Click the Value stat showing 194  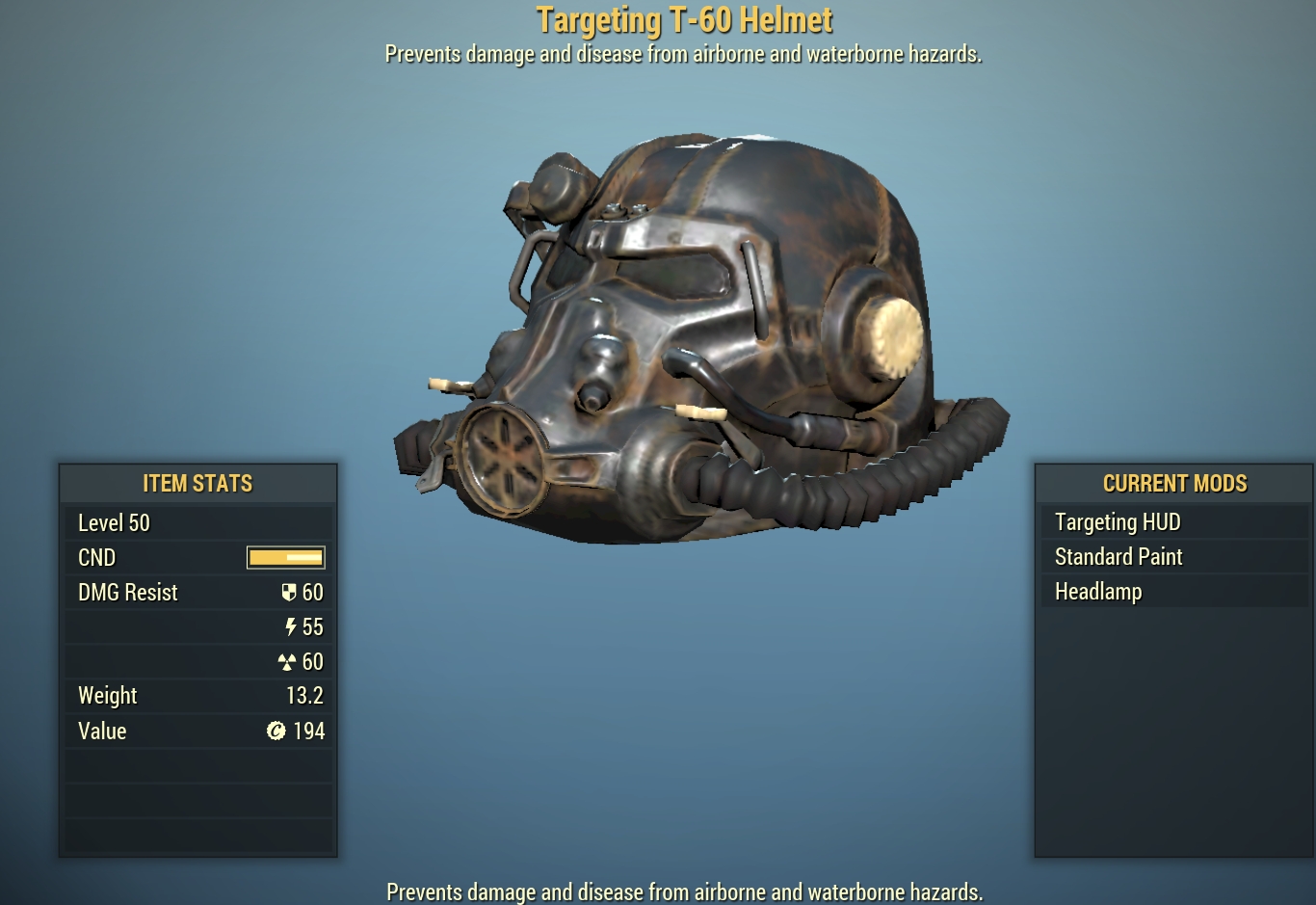click(x=310, y=731)
